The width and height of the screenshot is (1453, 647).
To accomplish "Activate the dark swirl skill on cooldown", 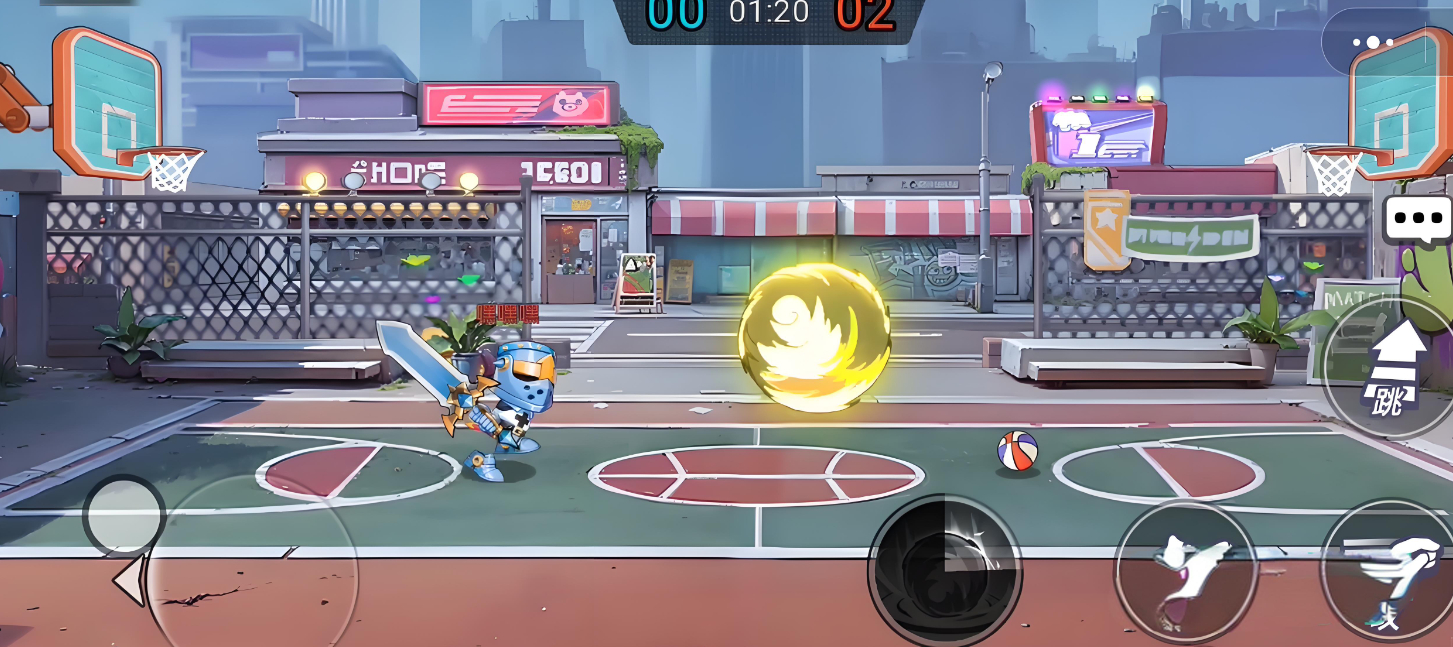I will pos(945,571).
